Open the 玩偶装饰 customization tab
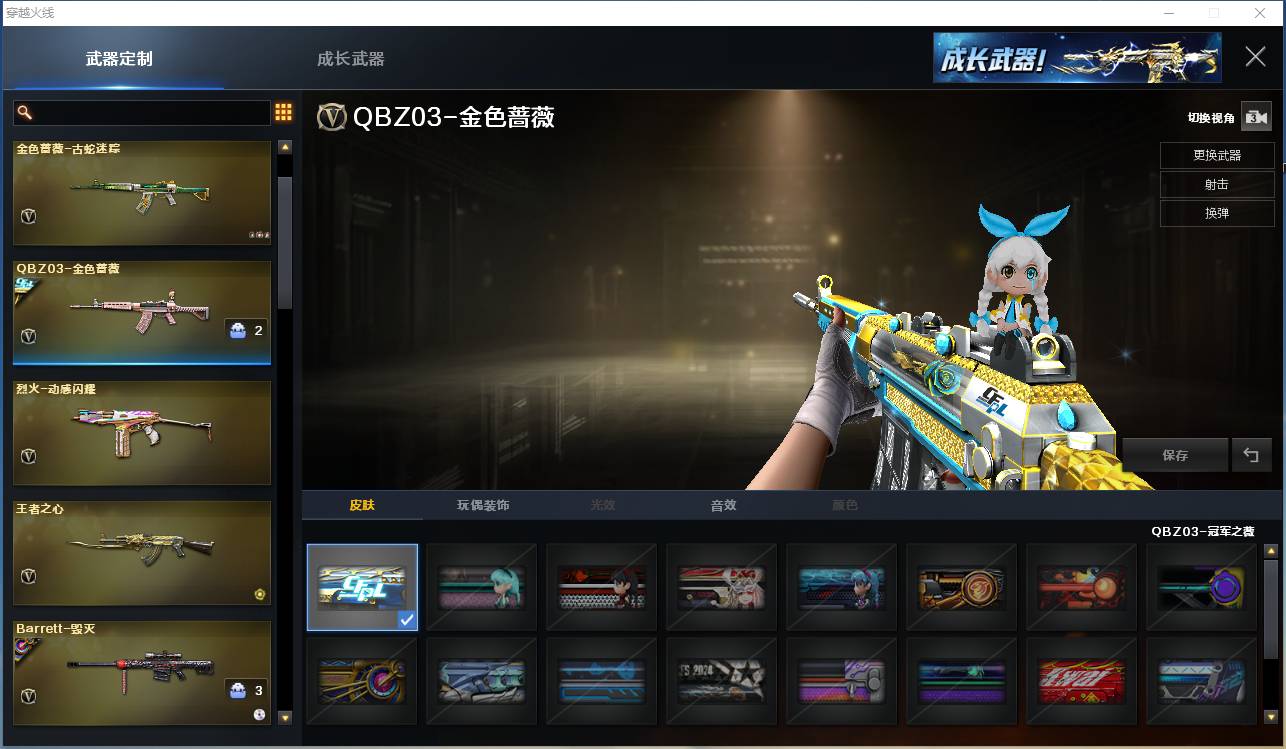Image resolution: width=1286 pixels, height=749 pixels. 482,506
